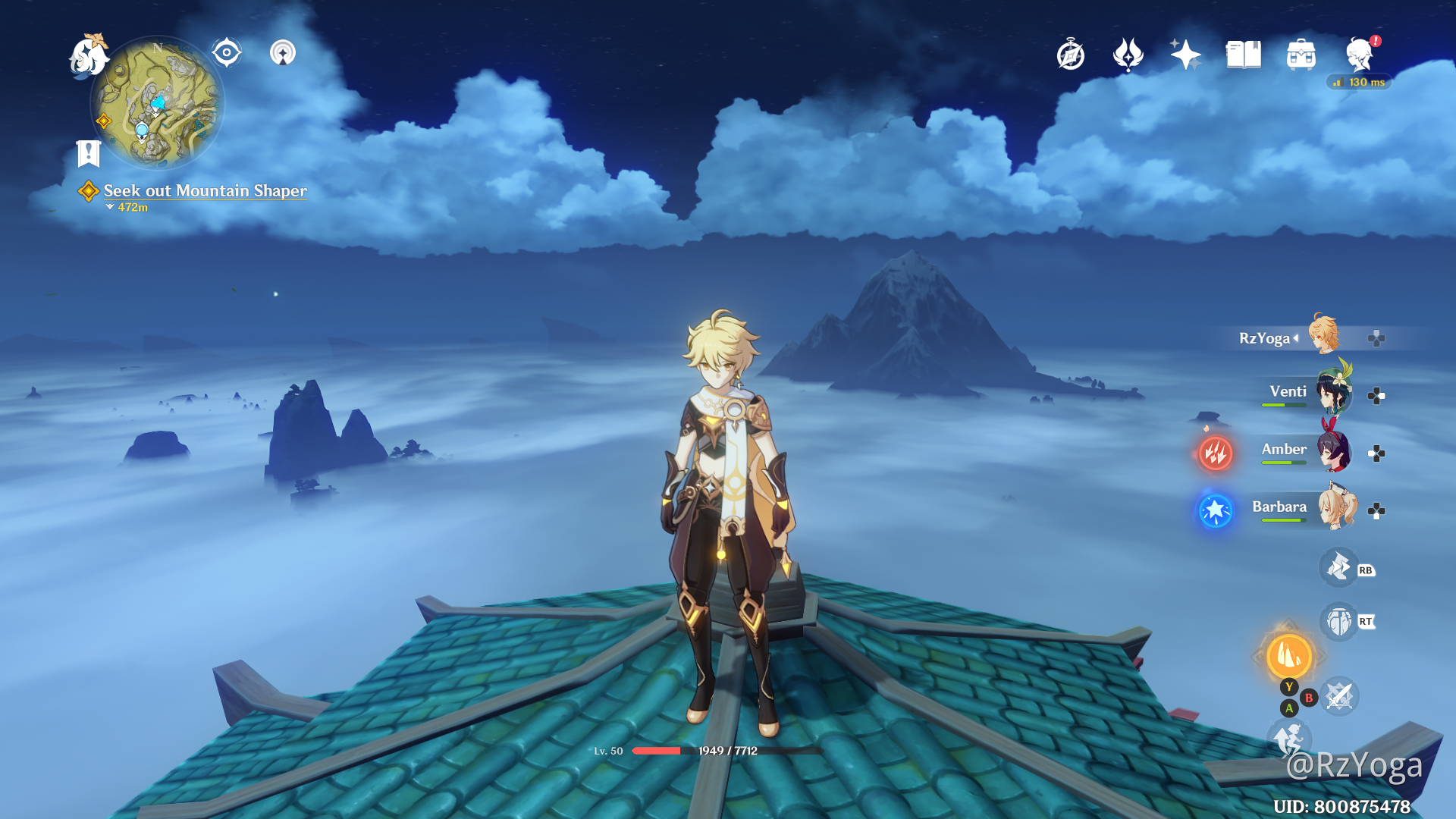Open the Adventurer Handbook compass icon
This screenshot has height=819, width=1456.
click(x=1072, y=54)
